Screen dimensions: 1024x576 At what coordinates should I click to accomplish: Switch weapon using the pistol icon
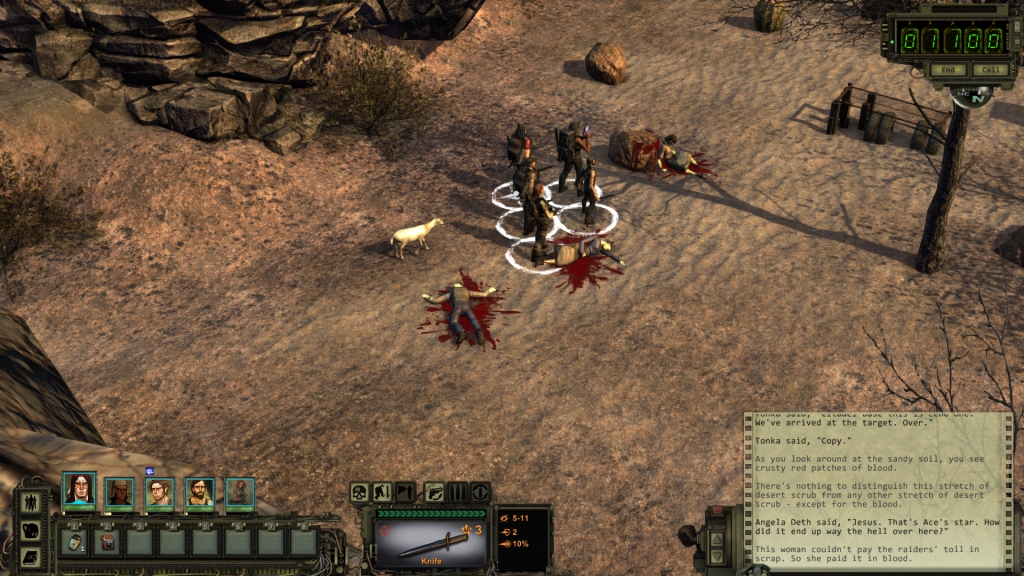click(434, 491)
